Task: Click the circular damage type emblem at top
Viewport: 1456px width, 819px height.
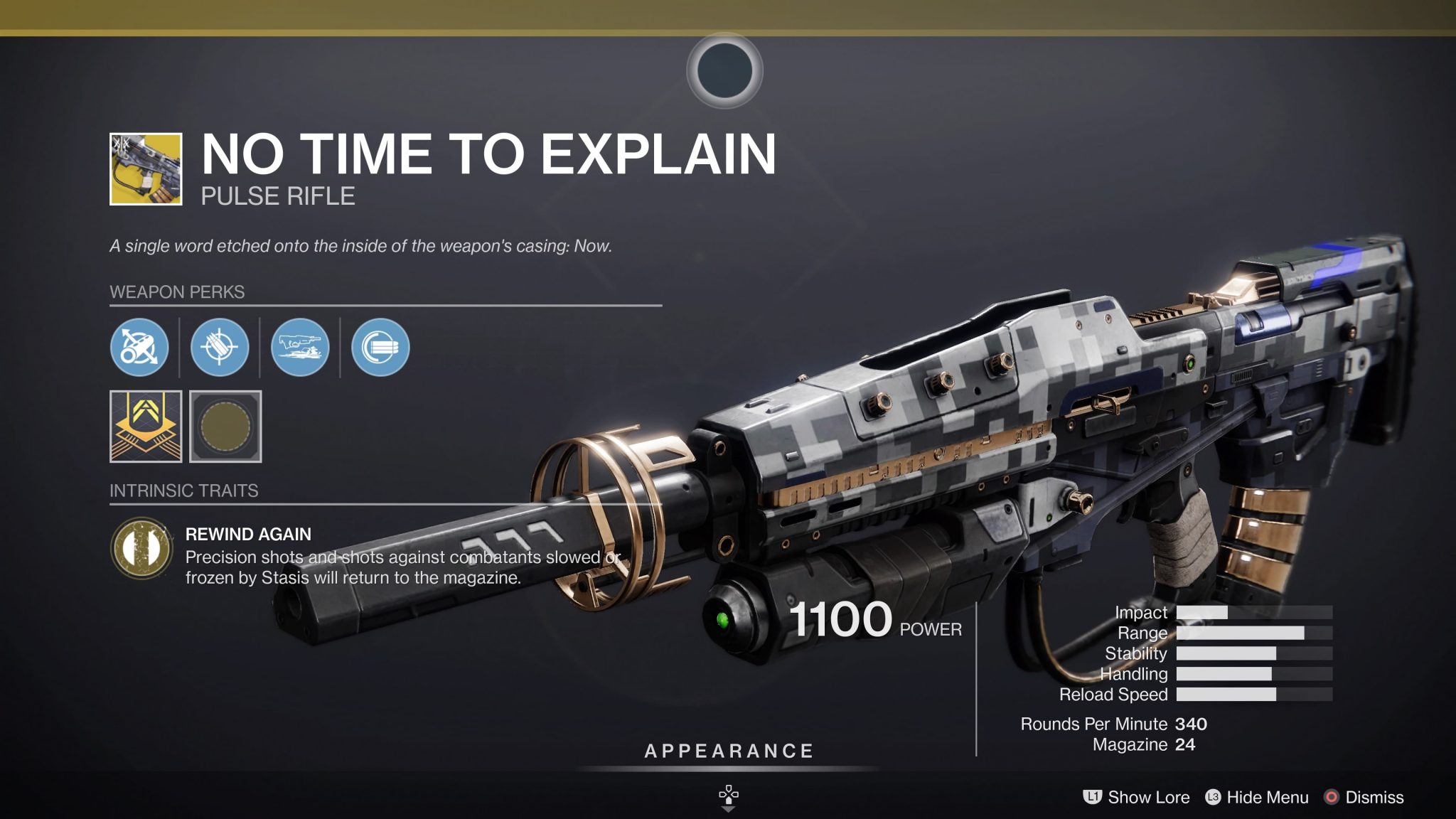Action: click(724, 70)
